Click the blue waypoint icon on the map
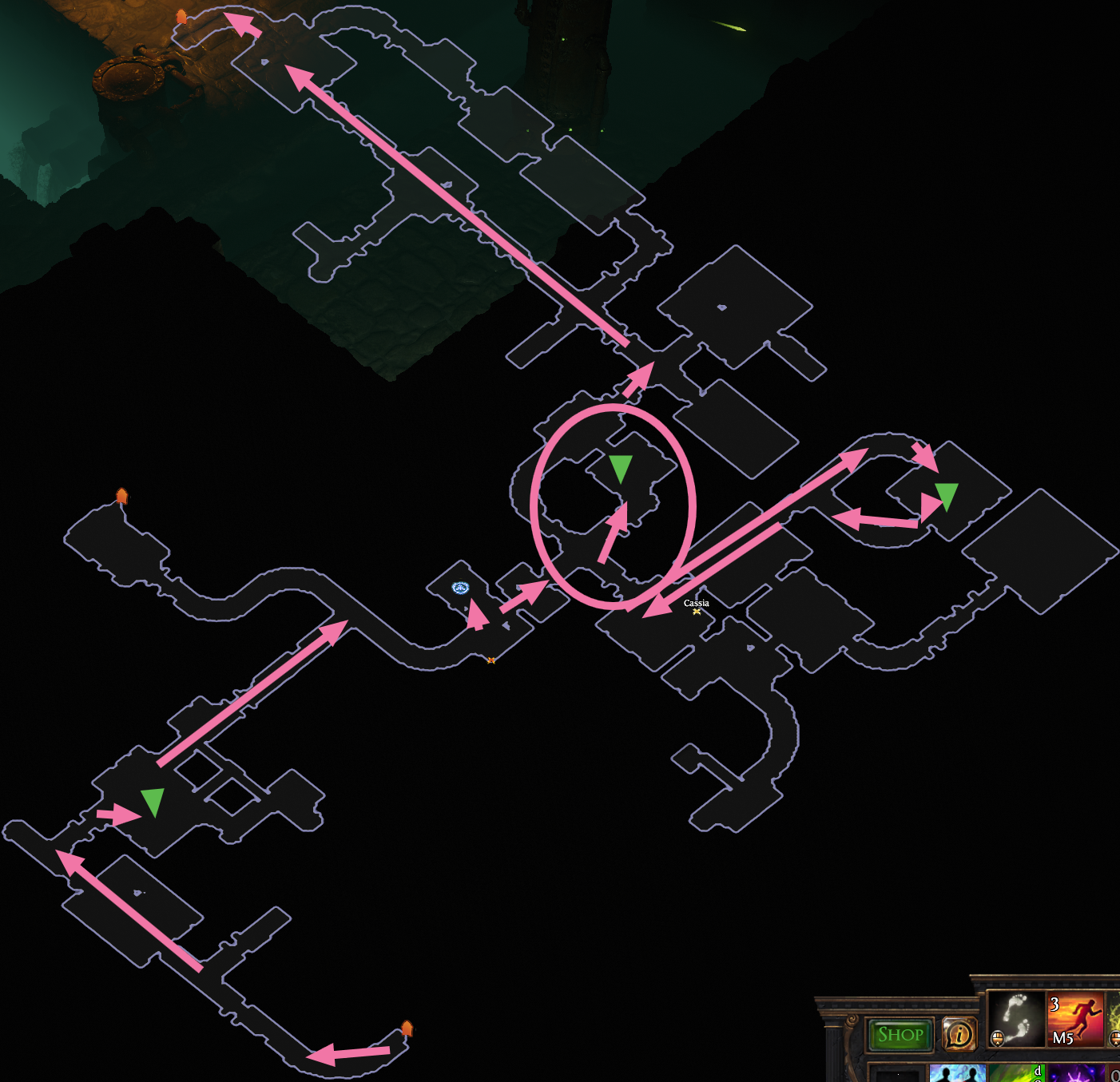The image size is (1120, 1082). point(460,589)
